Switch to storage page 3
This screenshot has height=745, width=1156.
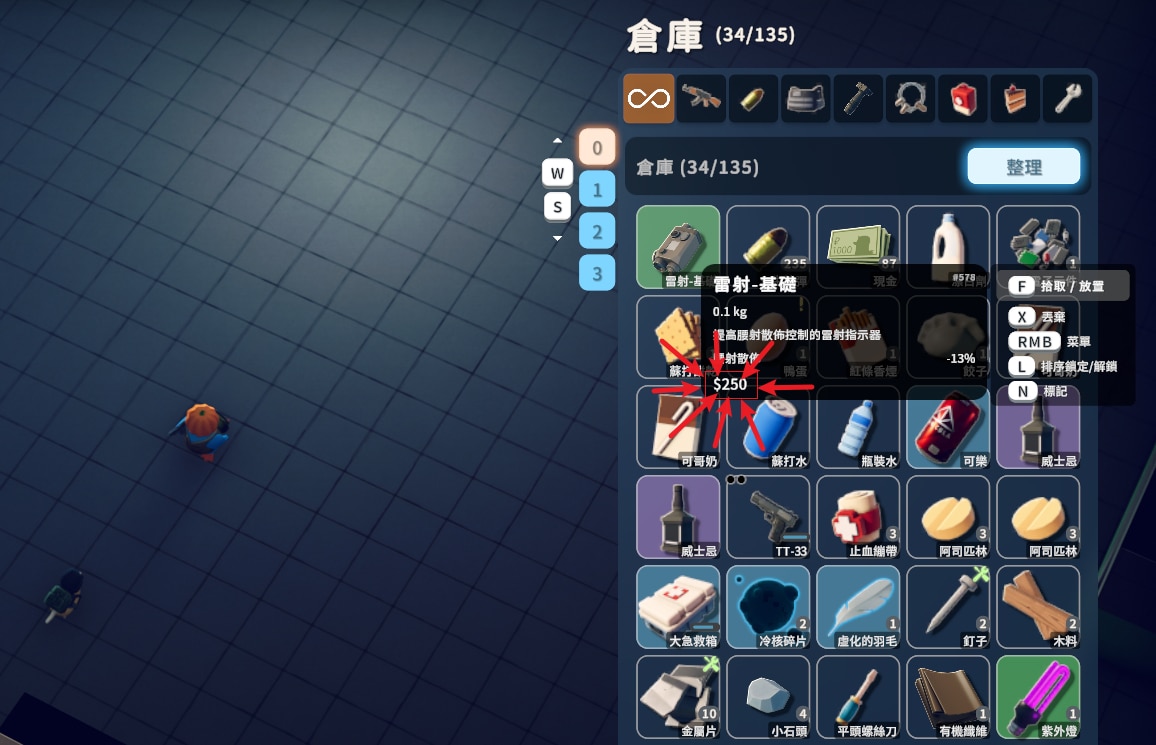597,272
